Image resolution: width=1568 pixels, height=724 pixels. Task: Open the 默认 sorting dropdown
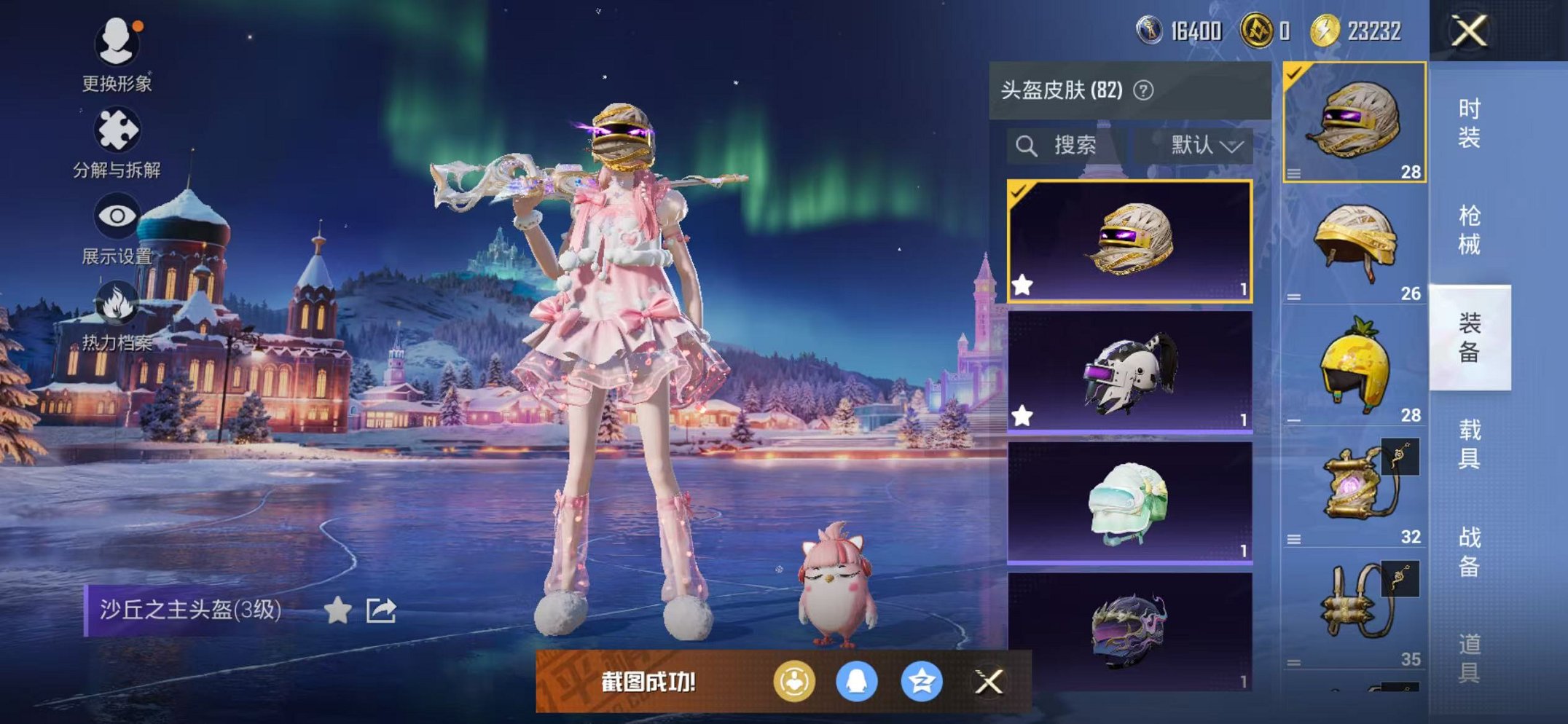[1204, 144]
